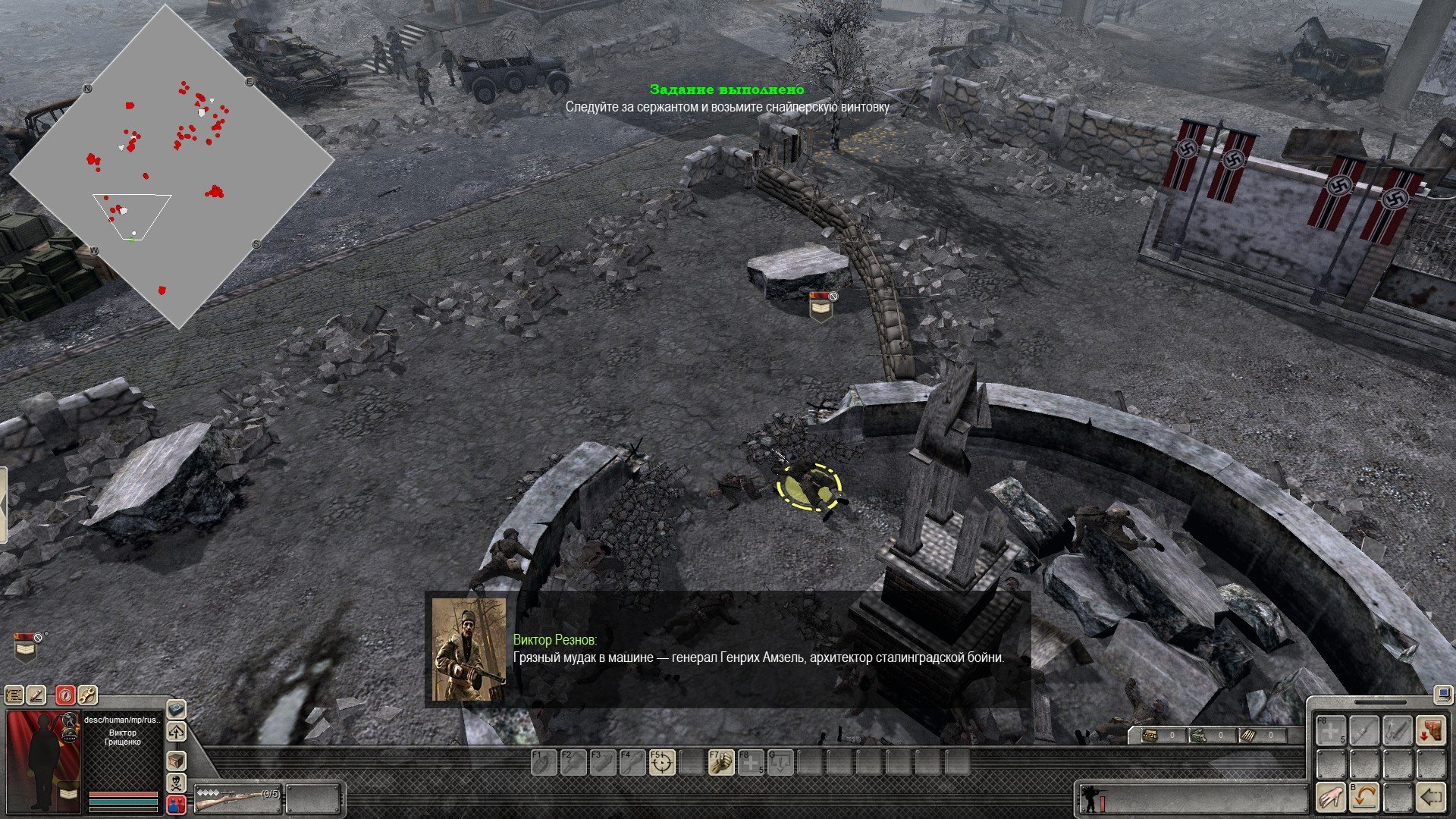The width and height of the screenshot is (1456, 819).
Task: Click the pencil notes button
Action: (x=36, y=695)
